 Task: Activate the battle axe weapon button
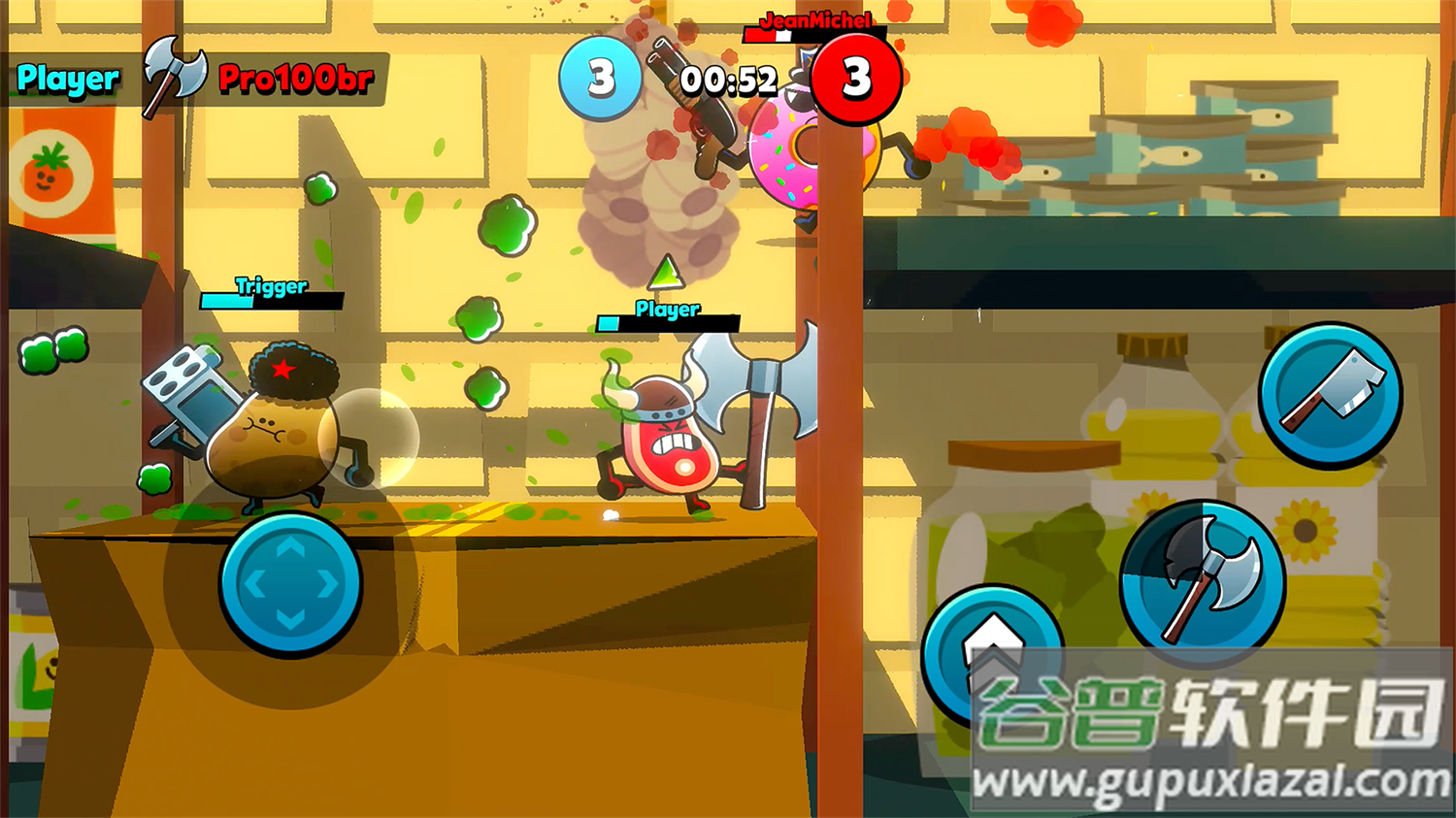(1203, 582)
